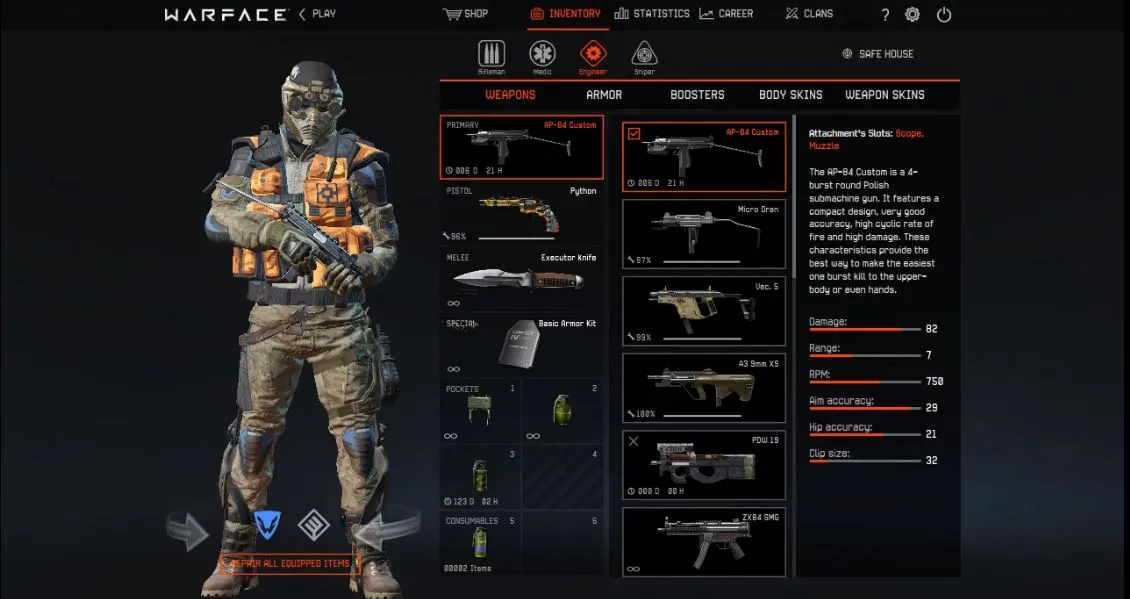Pick the PDW 19 from the list
This screenshot has height=599, width=1130.
(x=704, y=465)
